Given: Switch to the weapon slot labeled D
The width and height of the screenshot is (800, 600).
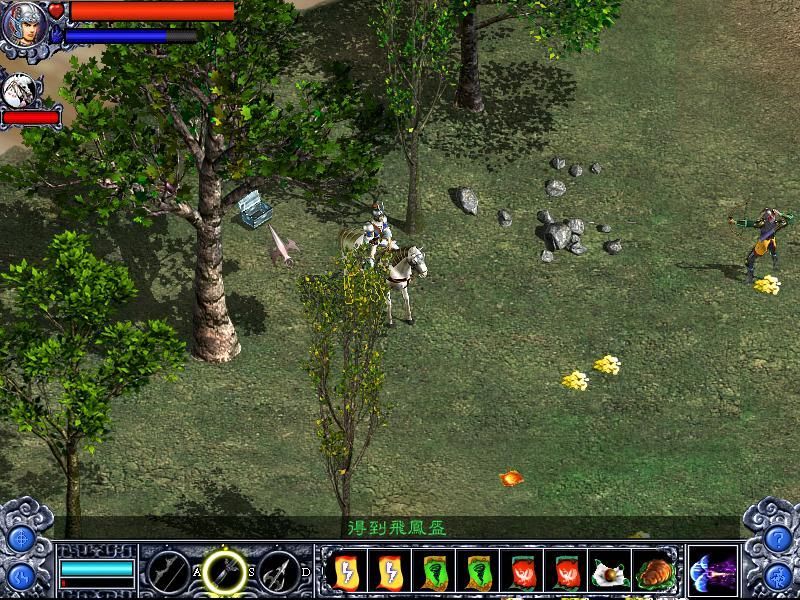Looking at the screenshot, I should coord(279,571).
